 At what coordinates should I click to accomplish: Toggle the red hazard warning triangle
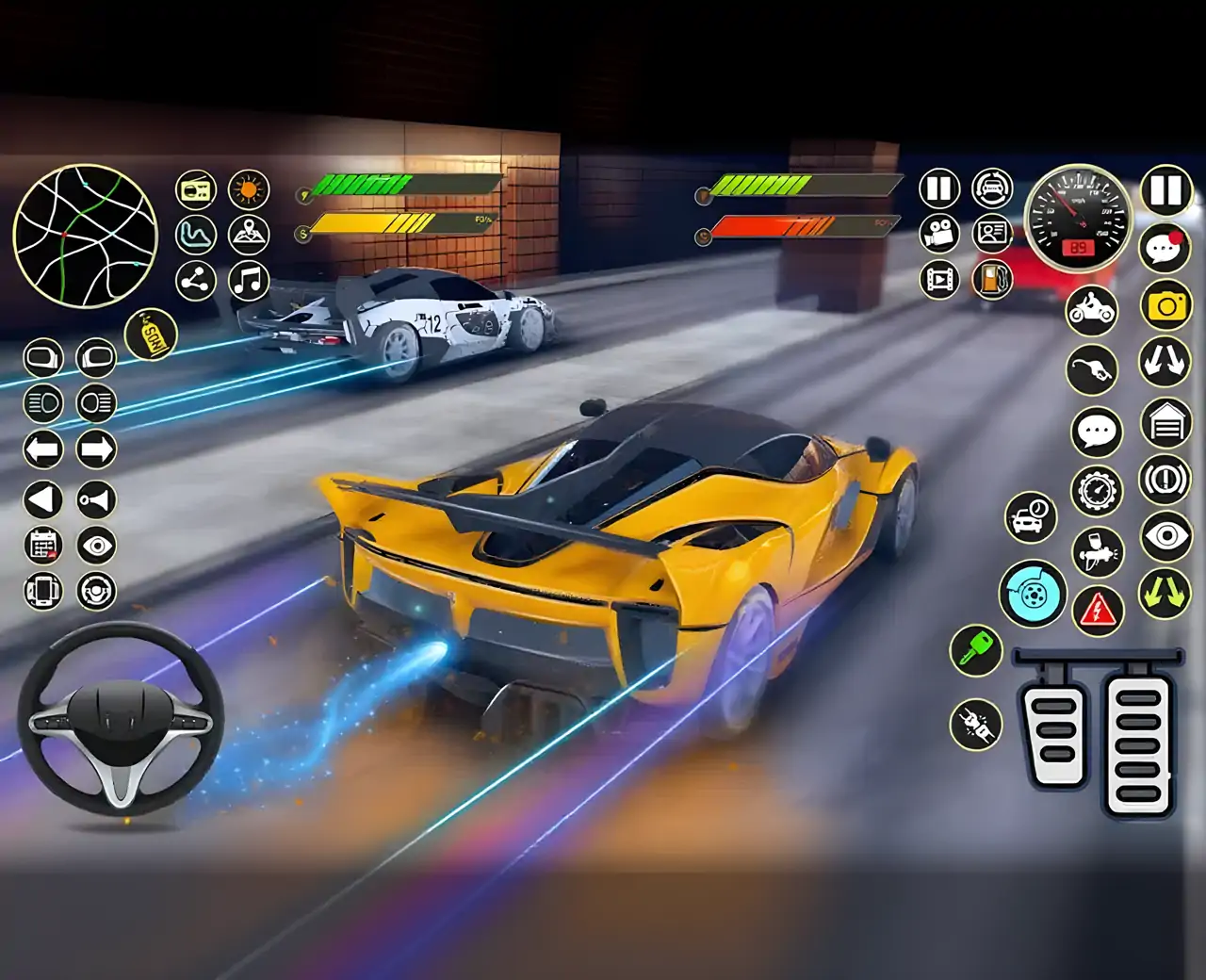pyautogui.click(x=1098, y=611)
